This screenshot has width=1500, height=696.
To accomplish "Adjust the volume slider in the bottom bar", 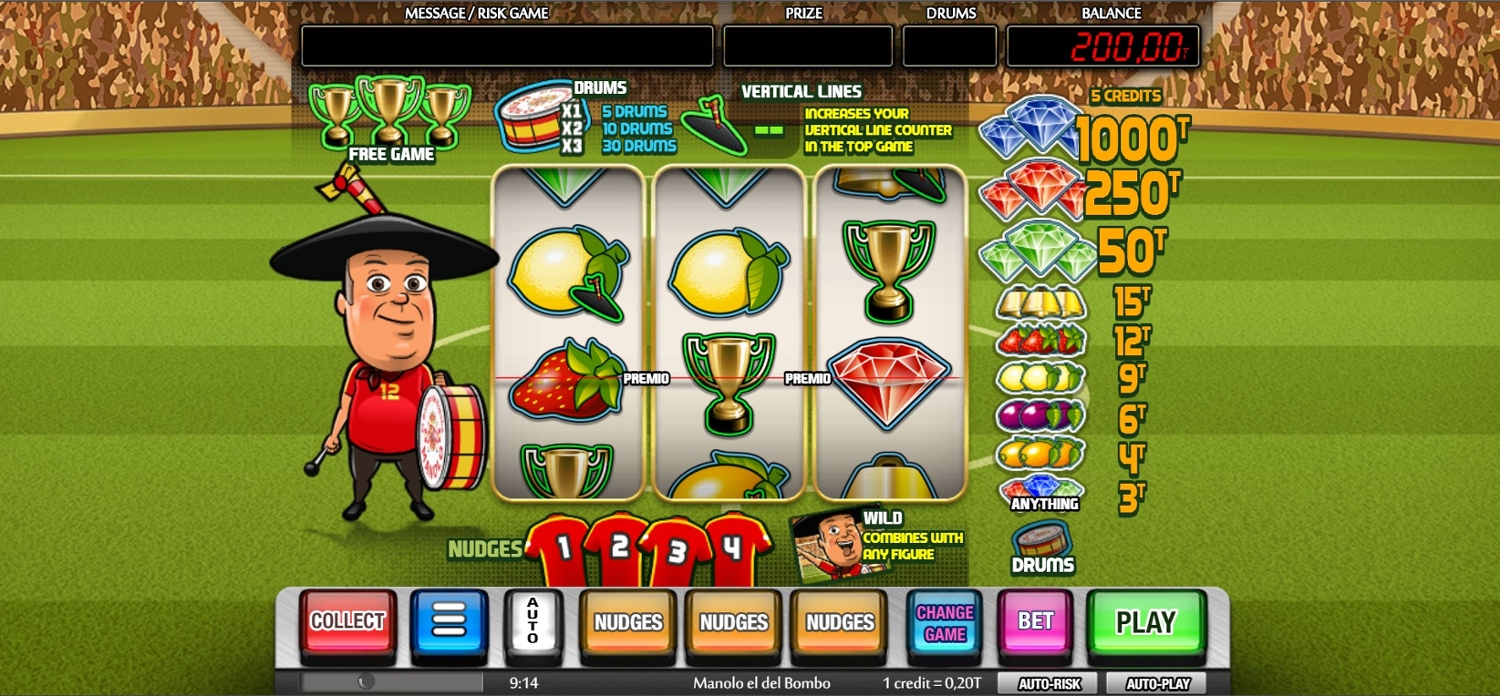I will tap(366, 682).
